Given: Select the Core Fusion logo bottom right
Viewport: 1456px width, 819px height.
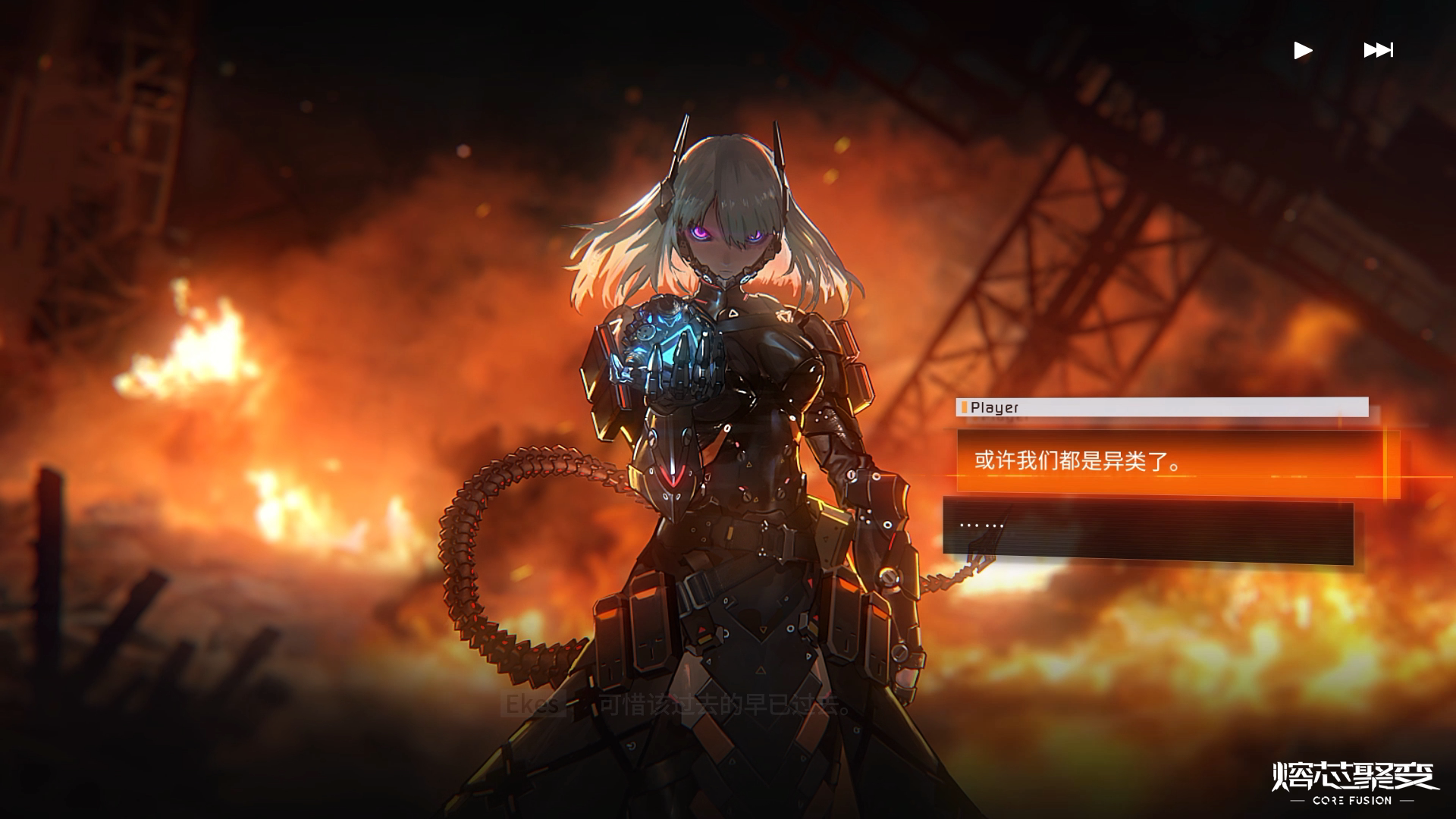Looking at the screenshot, I should point(1353,782).
